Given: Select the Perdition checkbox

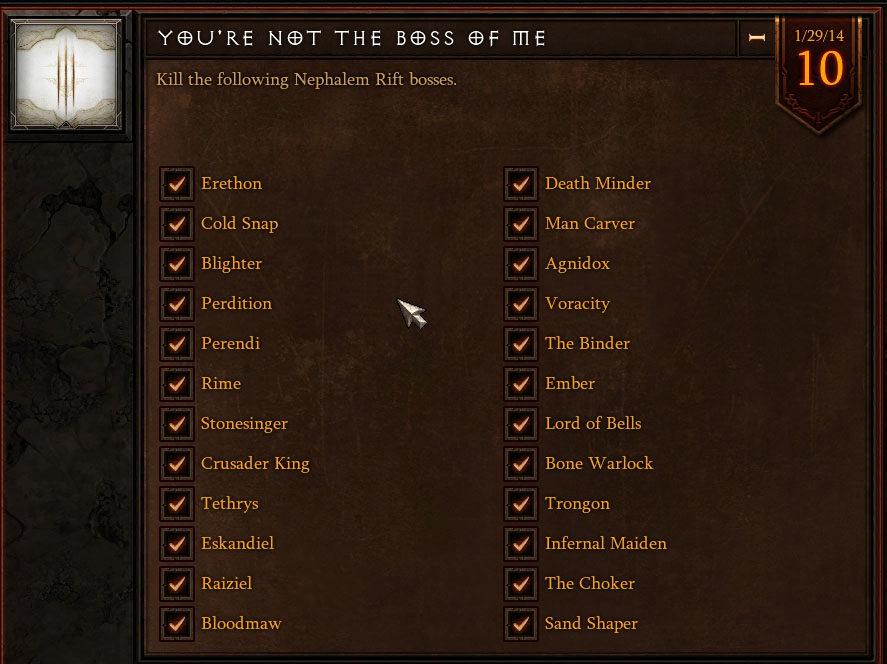Looking at the screenshot, I should pyautogui.click(x=177, y=304).
